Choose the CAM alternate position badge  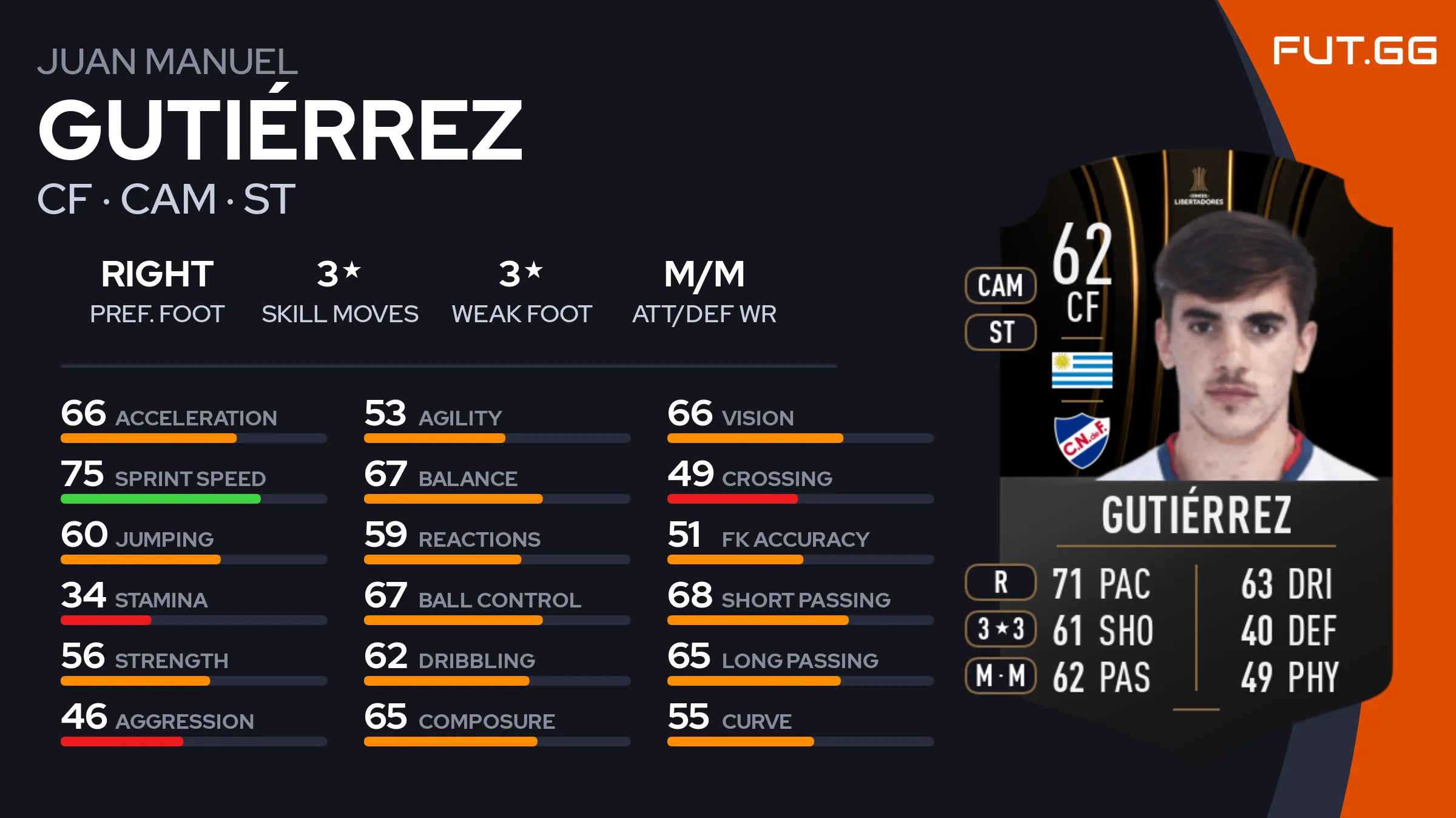(1000, 285)
